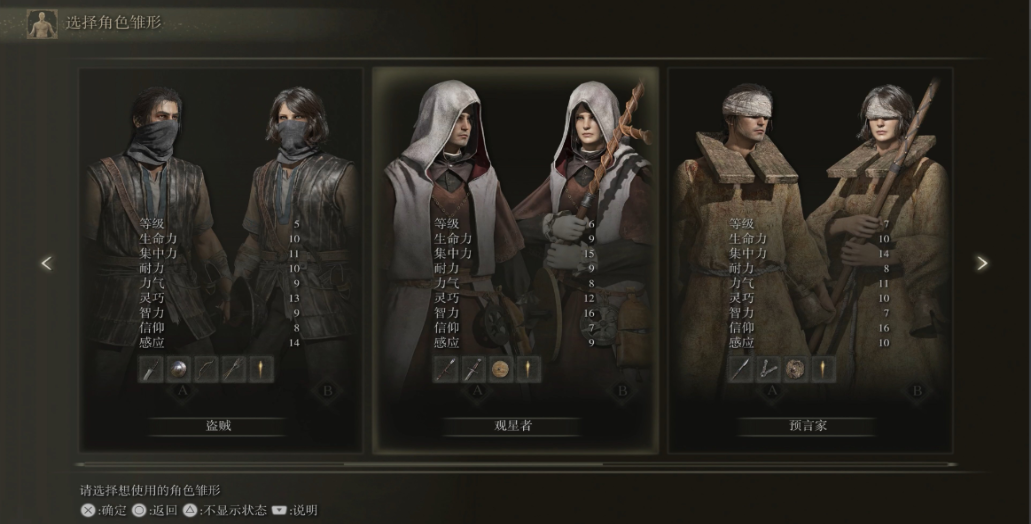The width and height of the screenshot is (1031, 524).
Task: Click the 预言家 class name label
Action: [x=809, y=426]
